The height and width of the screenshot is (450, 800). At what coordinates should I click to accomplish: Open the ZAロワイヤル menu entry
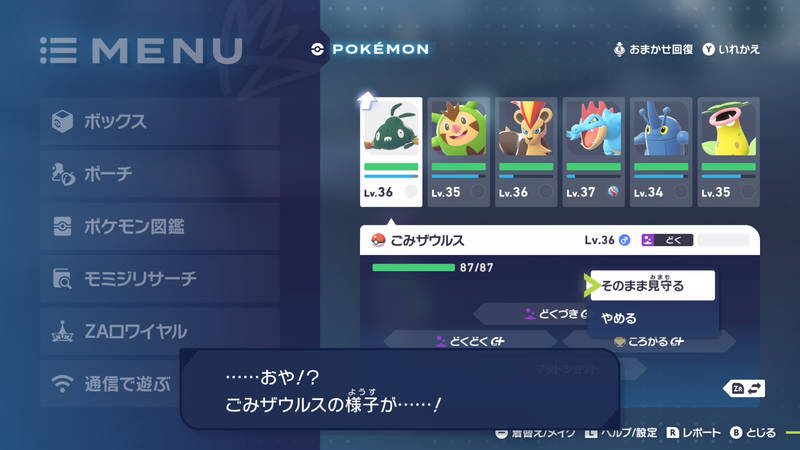(x=160, y=331)
